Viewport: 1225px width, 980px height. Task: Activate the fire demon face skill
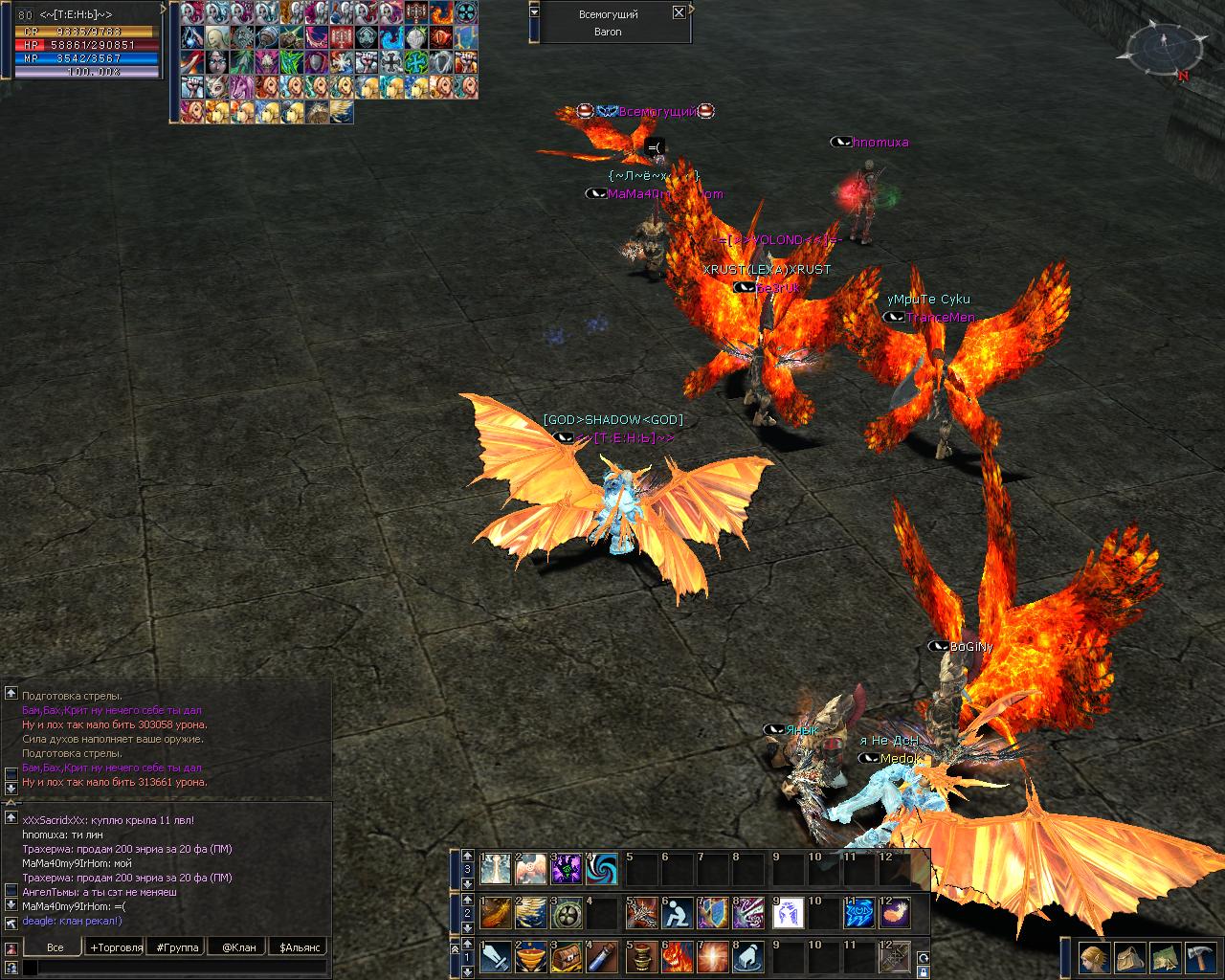pos(677,957)
